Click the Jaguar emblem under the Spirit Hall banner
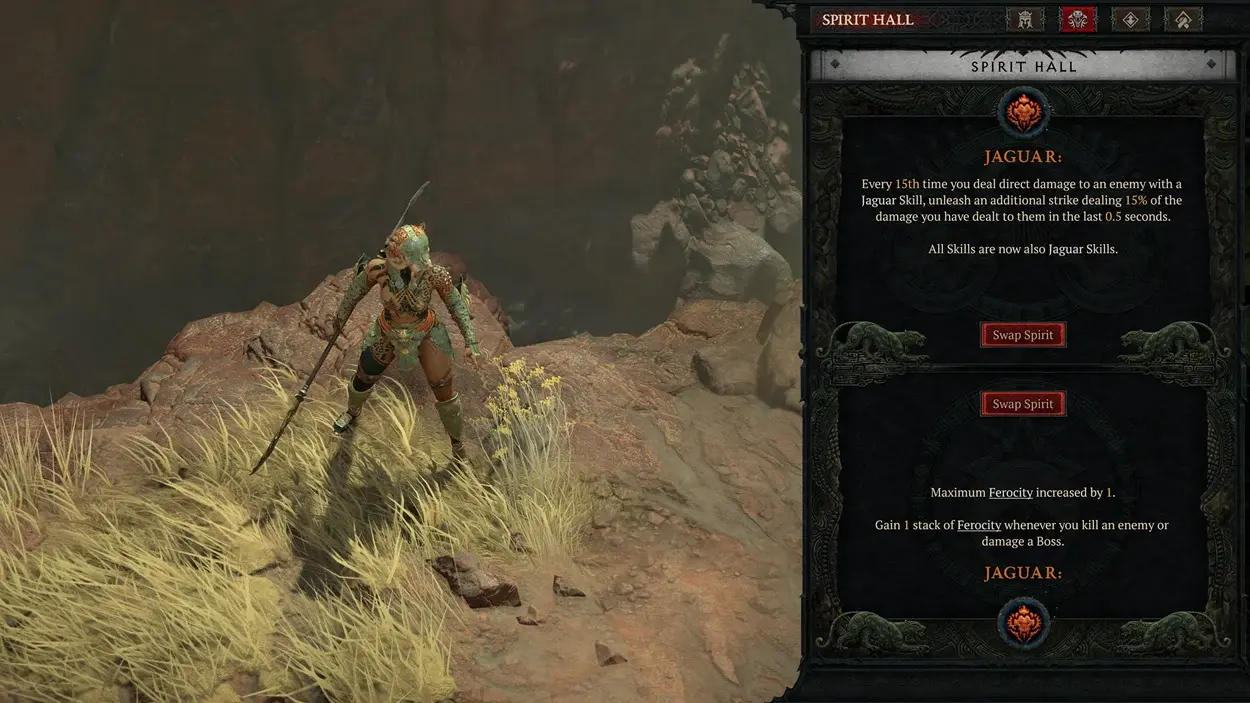The height and width of the screenshot is (703, 1250). tap(1024, 112)
